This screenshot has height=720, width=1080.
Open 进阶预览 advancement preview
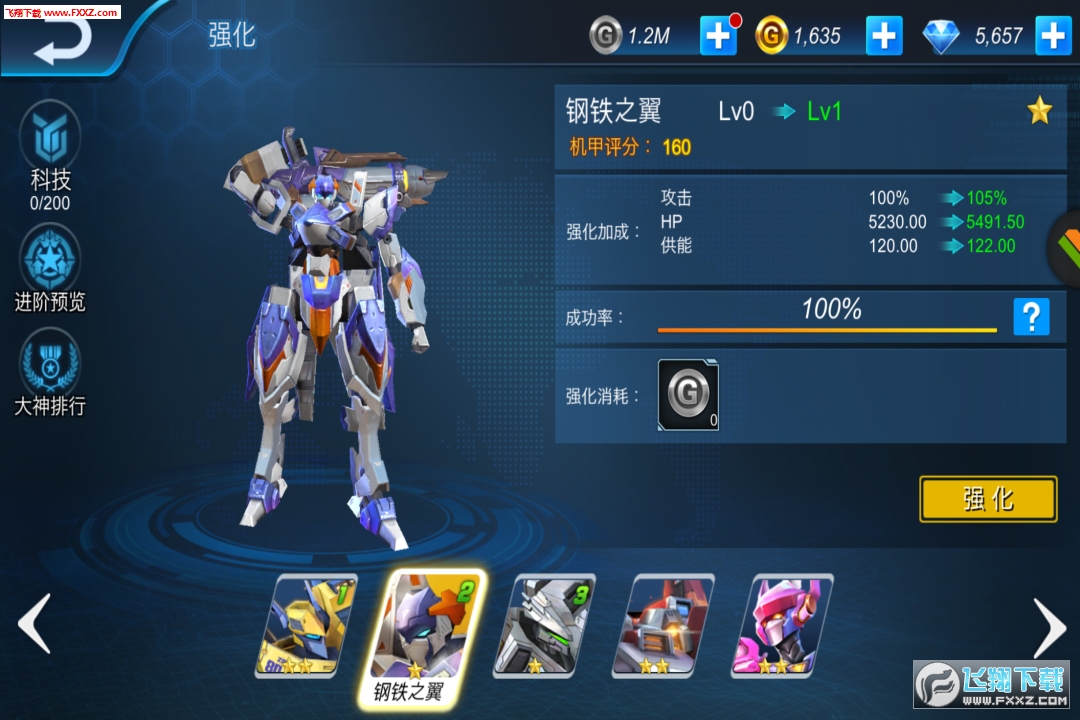point(50,270)
